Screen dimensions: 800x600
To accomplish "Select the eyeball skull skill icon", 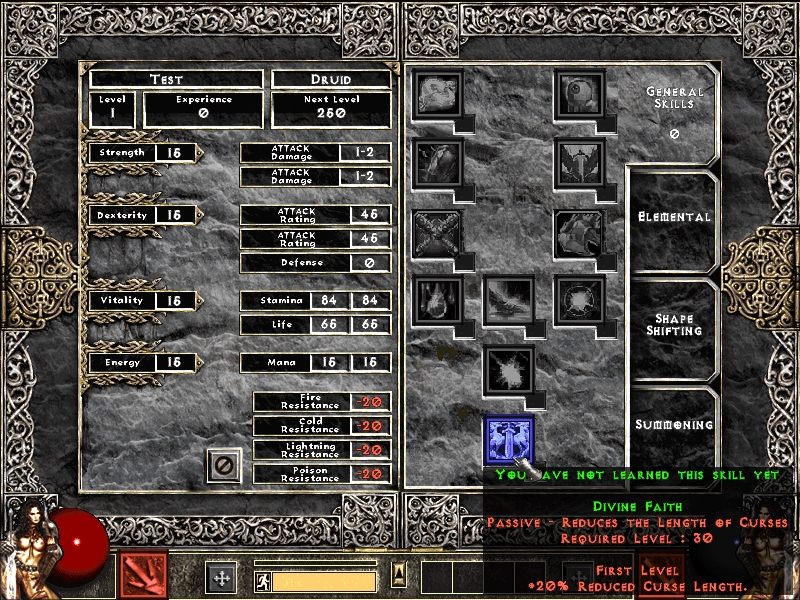I will coord(579,94).
